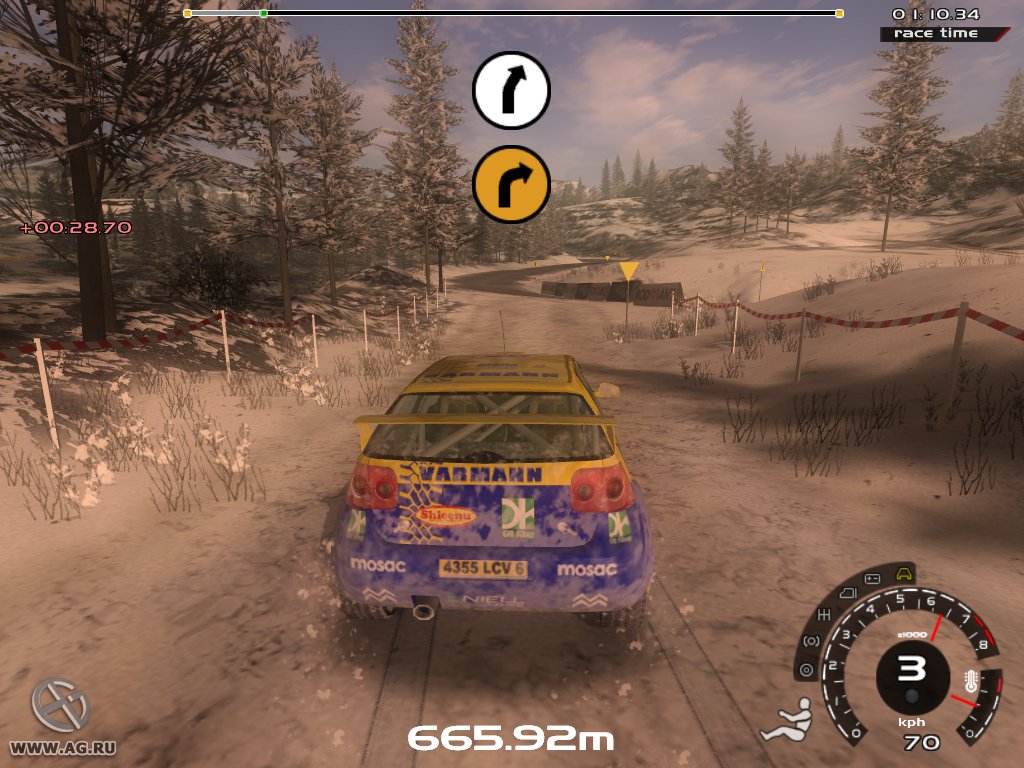Click the gearbox shift-pattern damage icon
Viewport: 1024px width, 768px height.
pos(826,614)
